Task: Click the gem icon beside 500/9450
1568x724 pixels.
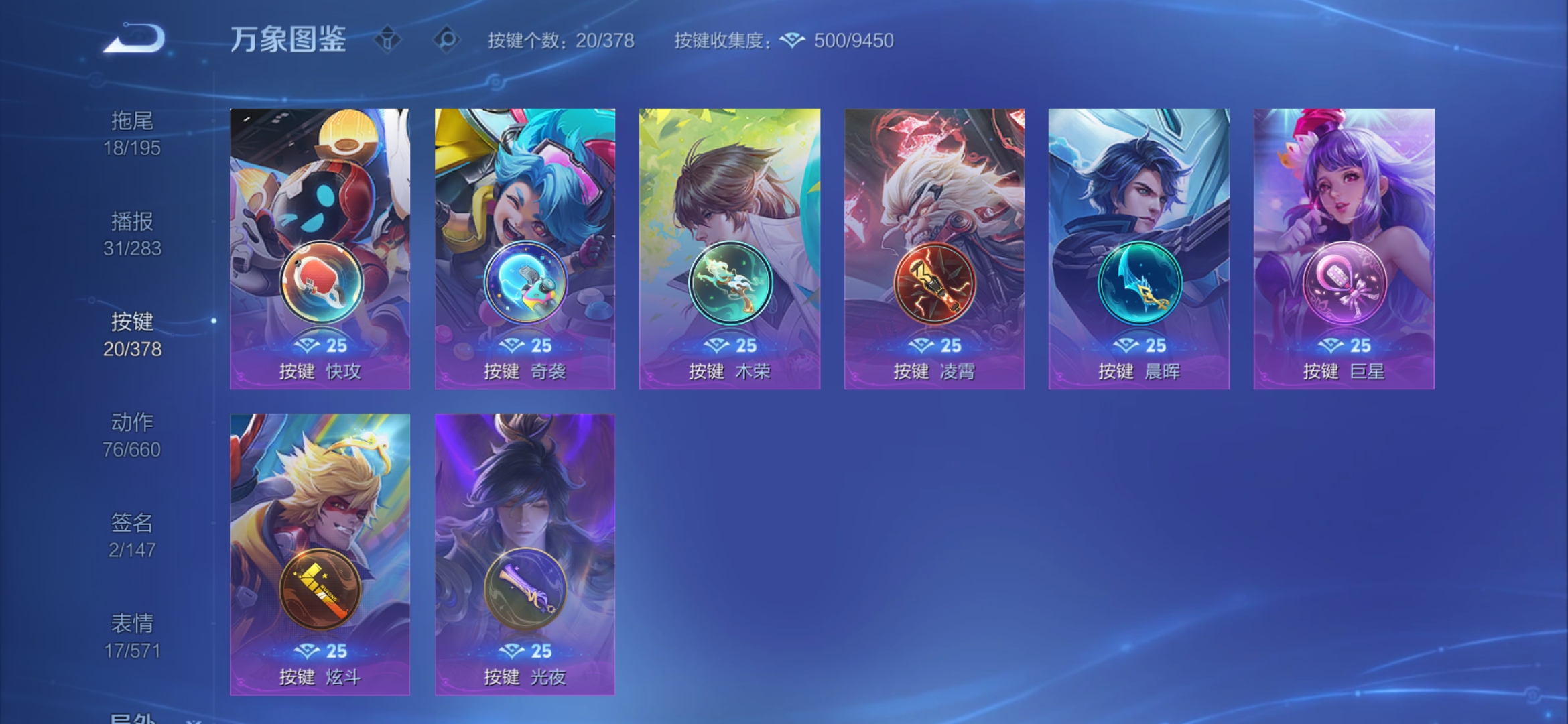Action: point(793,40)
